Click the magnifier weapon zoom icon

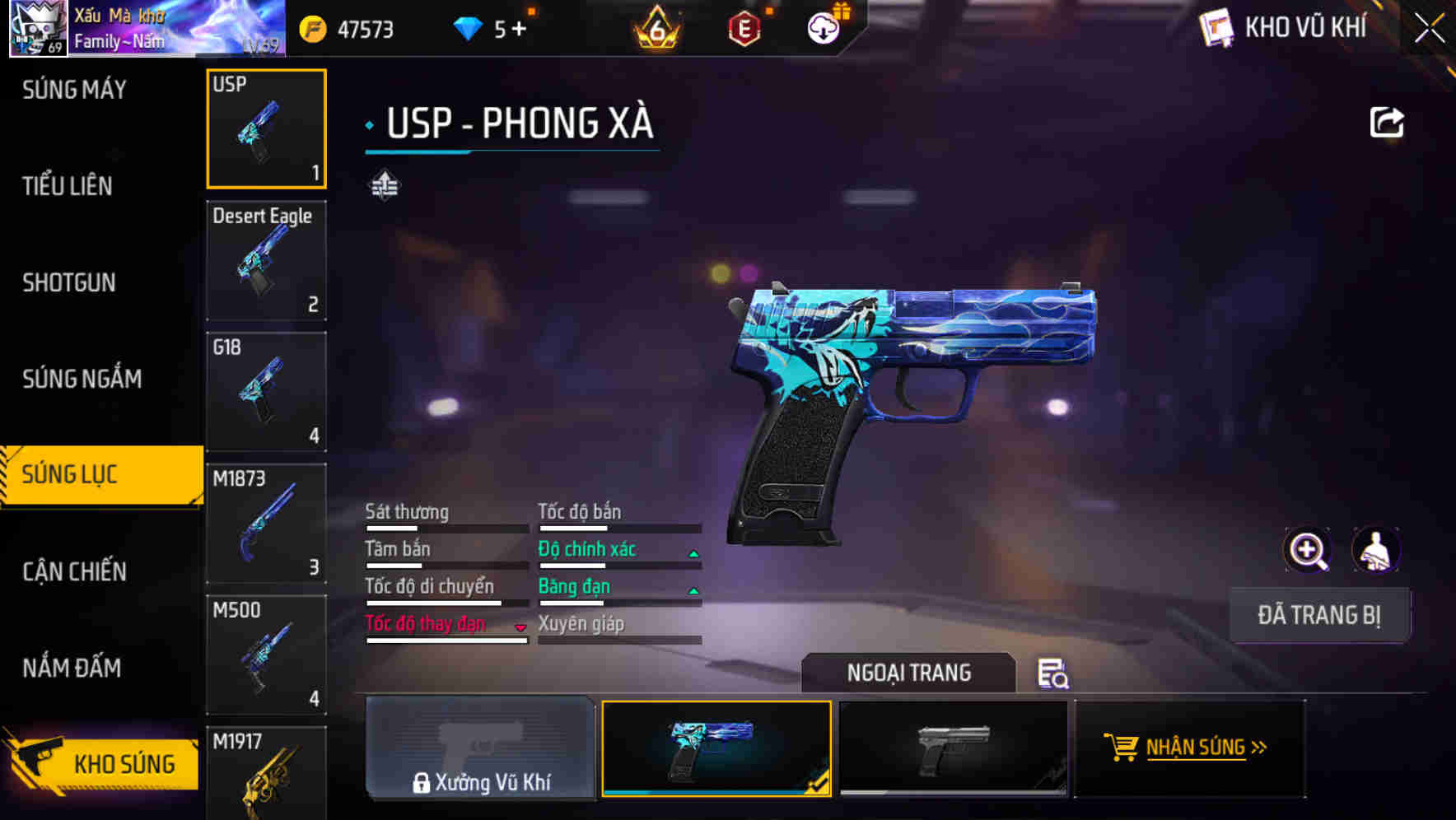click(x=1307, y=549)
